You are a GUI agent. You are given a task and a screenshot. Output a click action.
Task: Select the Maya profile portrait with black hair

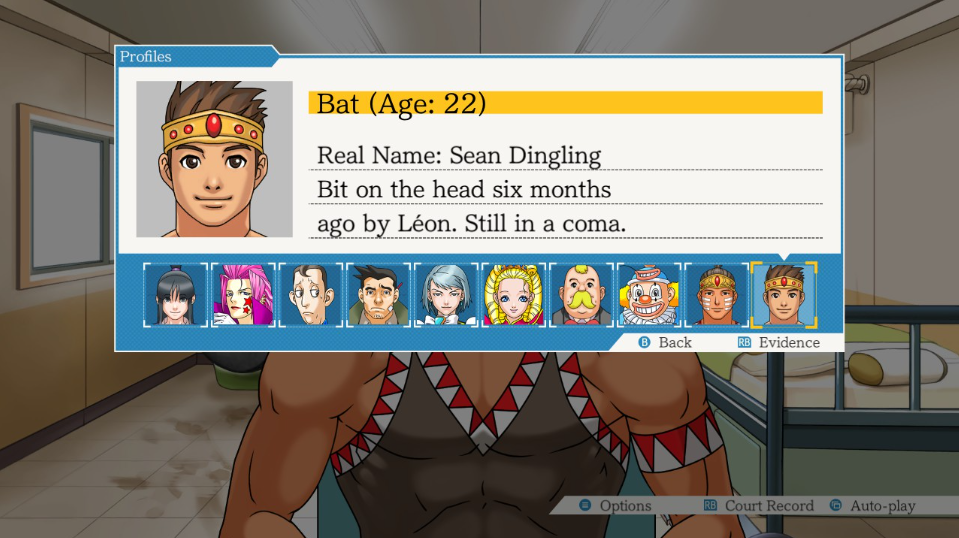[x=175, y=295]
